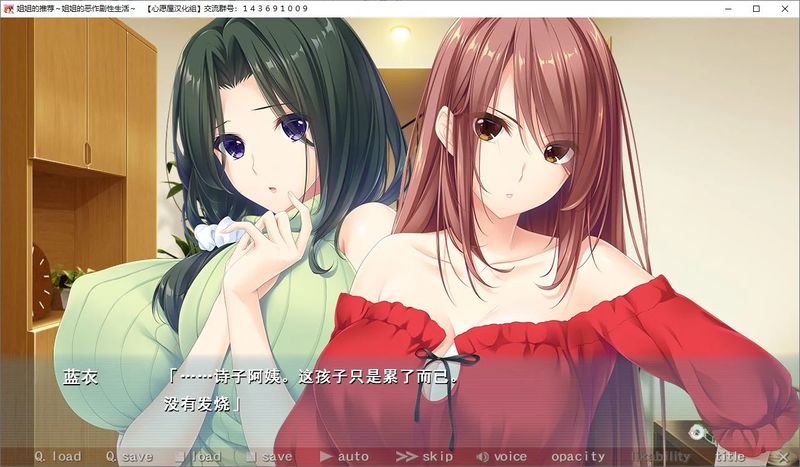
Task: Replay the line with the voice button
Action: tap(502, 457)
